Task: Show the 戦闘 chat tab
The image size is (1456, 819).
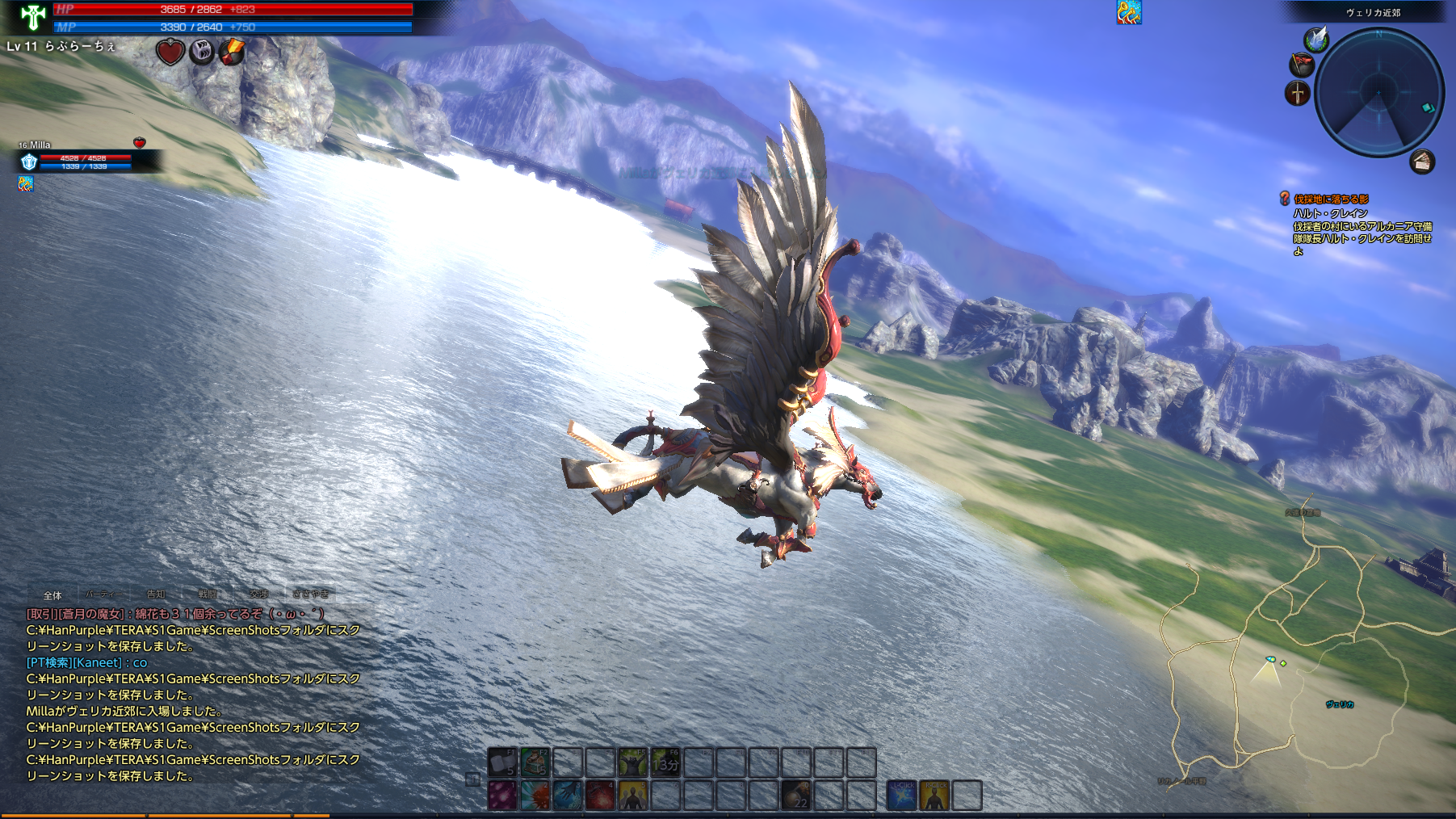Action: (208, 594)
